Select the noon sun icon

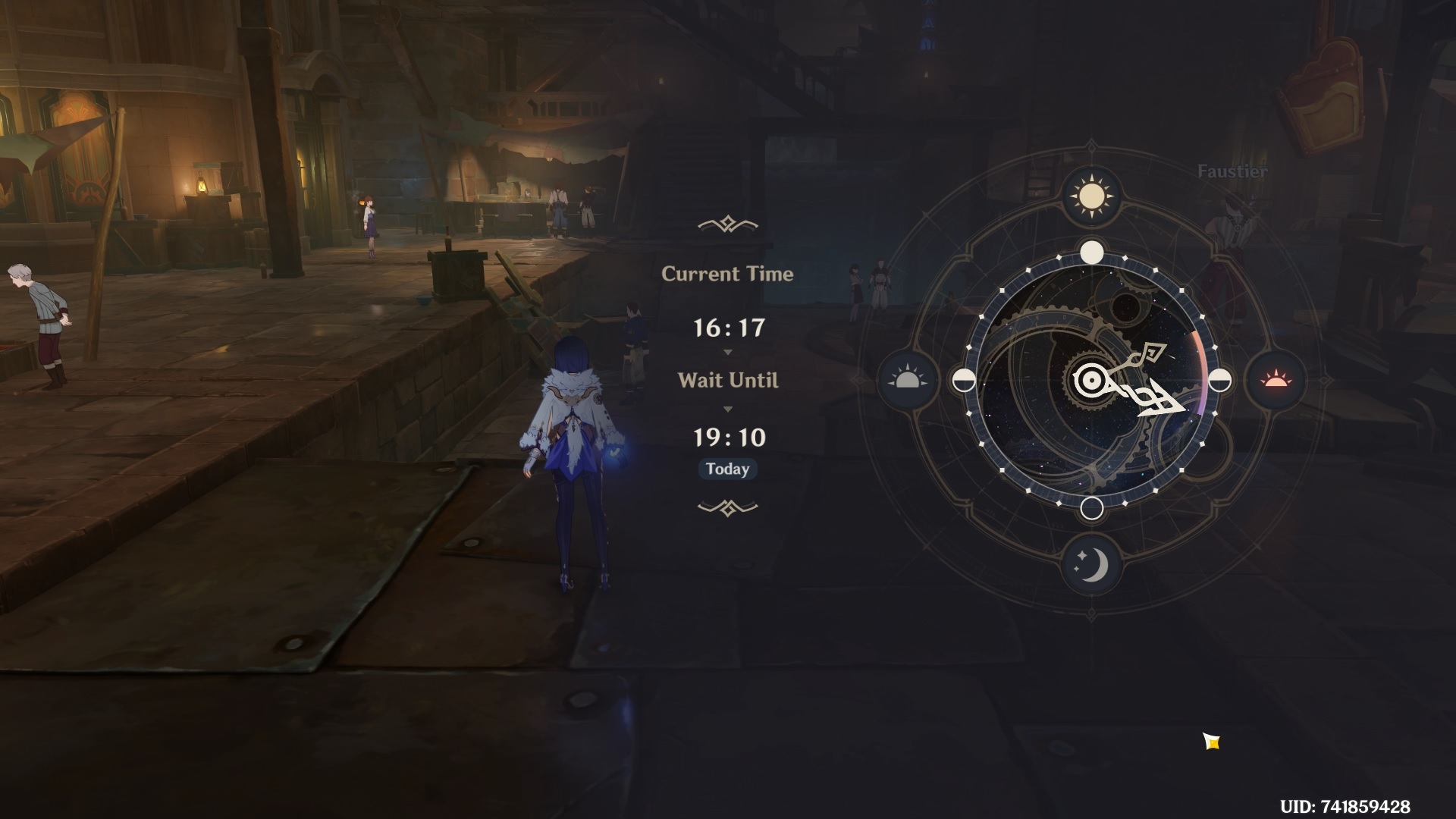pyautogui.click(x=1091, y=196)
